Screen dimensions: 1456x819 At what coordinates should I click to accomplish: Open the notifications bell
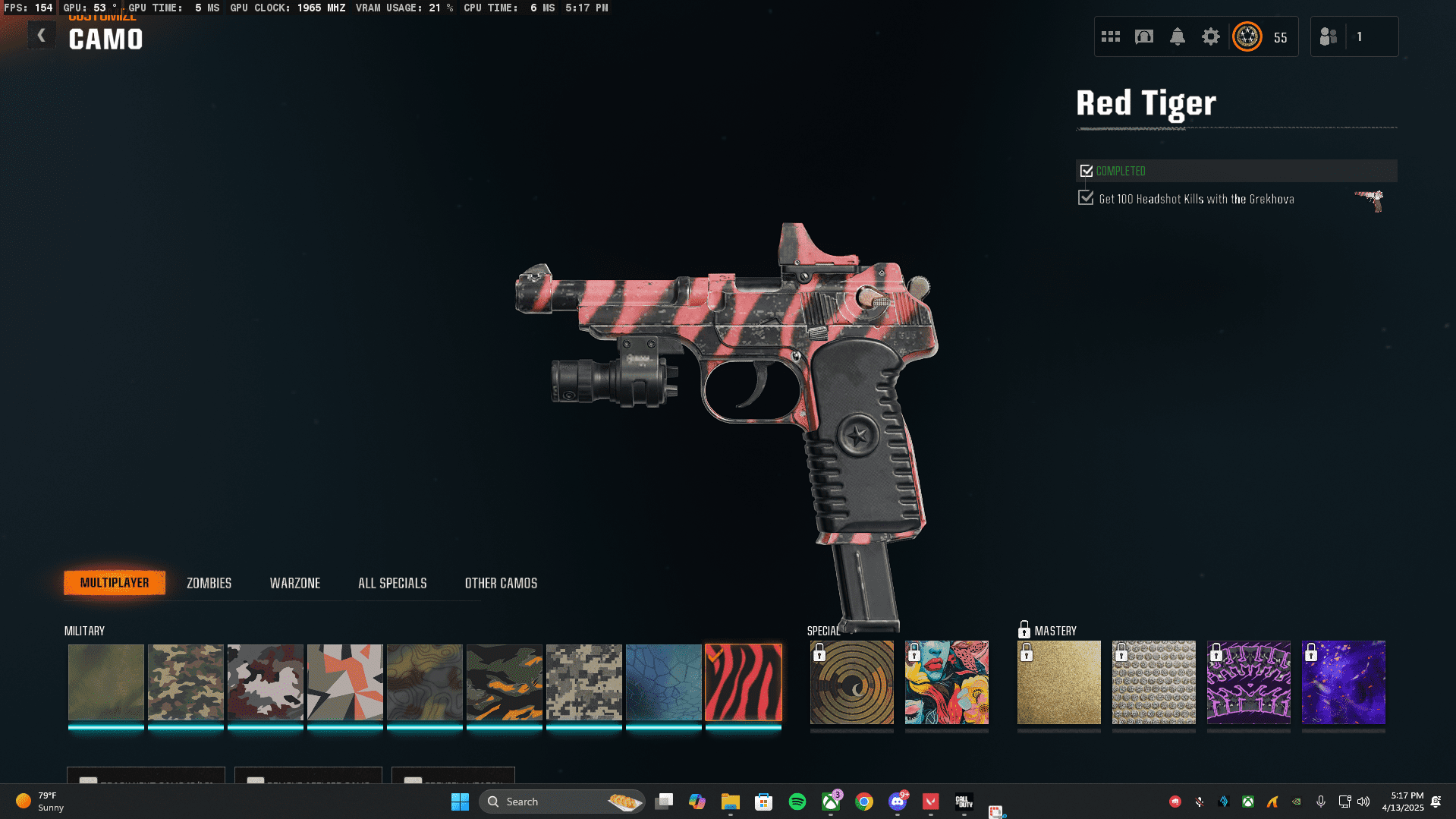coord(1177,36)
